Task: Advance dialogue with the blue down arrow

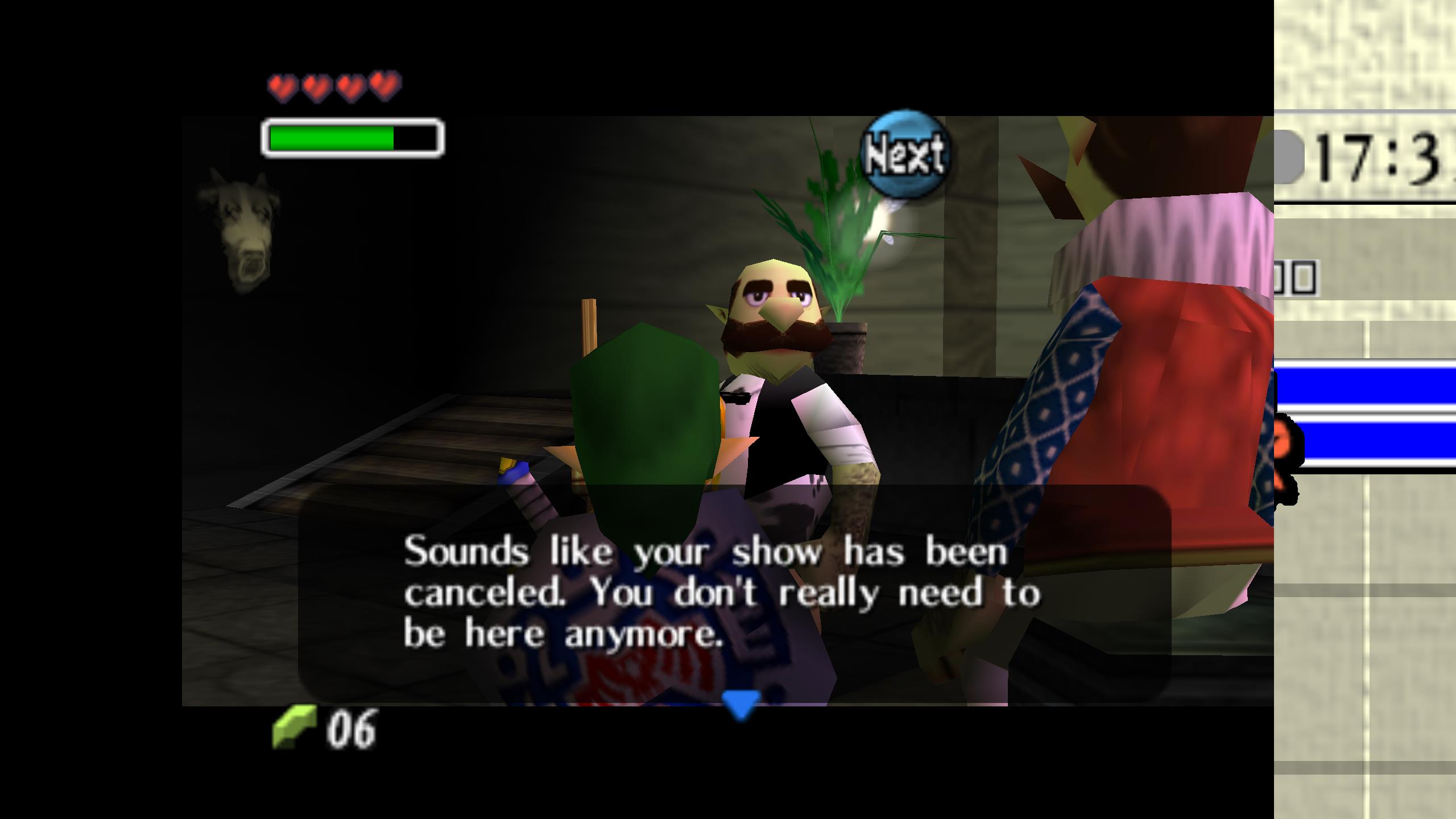Action: [741, 705]
